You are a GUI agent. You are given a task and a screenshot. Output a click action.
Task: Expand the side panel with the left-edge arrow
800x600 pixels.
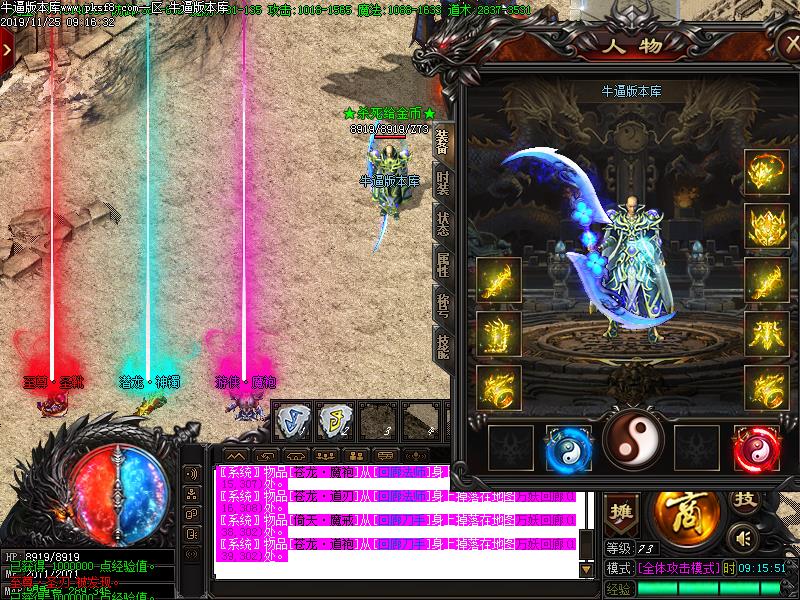7,46
